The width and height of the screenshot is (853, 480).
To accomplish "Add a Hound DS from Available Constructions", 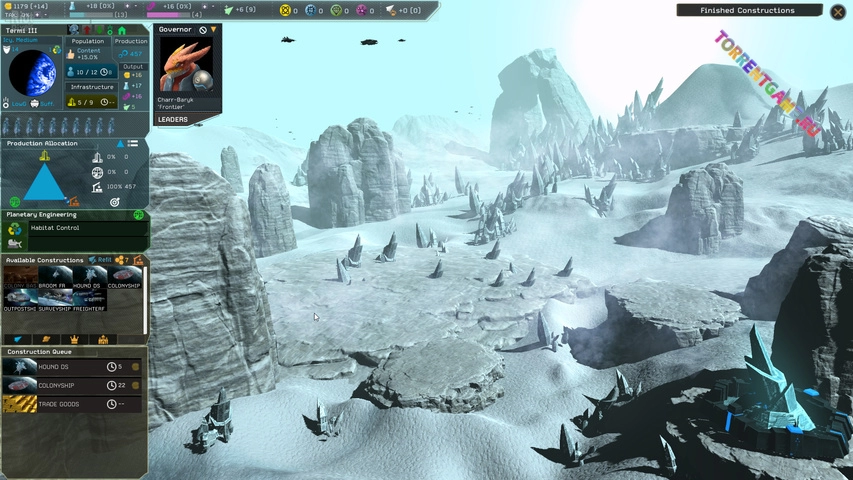I will (x=87, y=278).
